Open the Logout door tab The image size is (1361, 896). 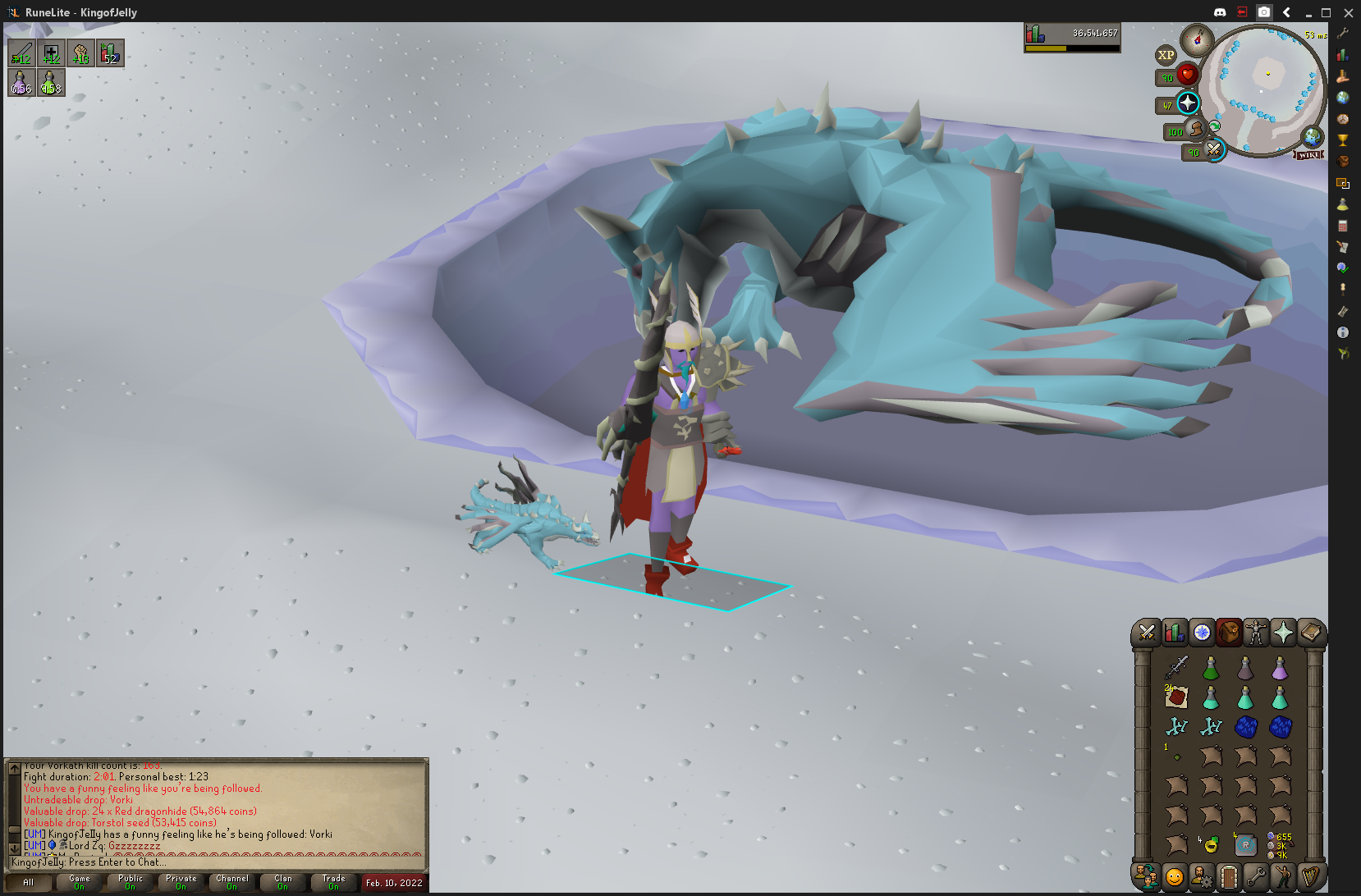coord(1228,876)
